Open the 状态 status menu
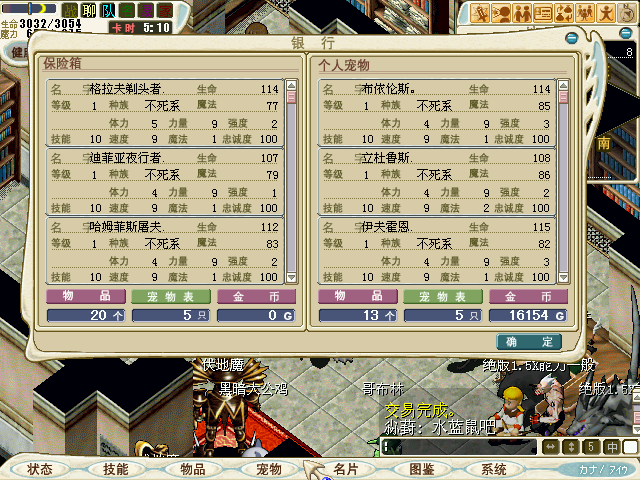This screenshot has height=480, width=640. point(40,469)
